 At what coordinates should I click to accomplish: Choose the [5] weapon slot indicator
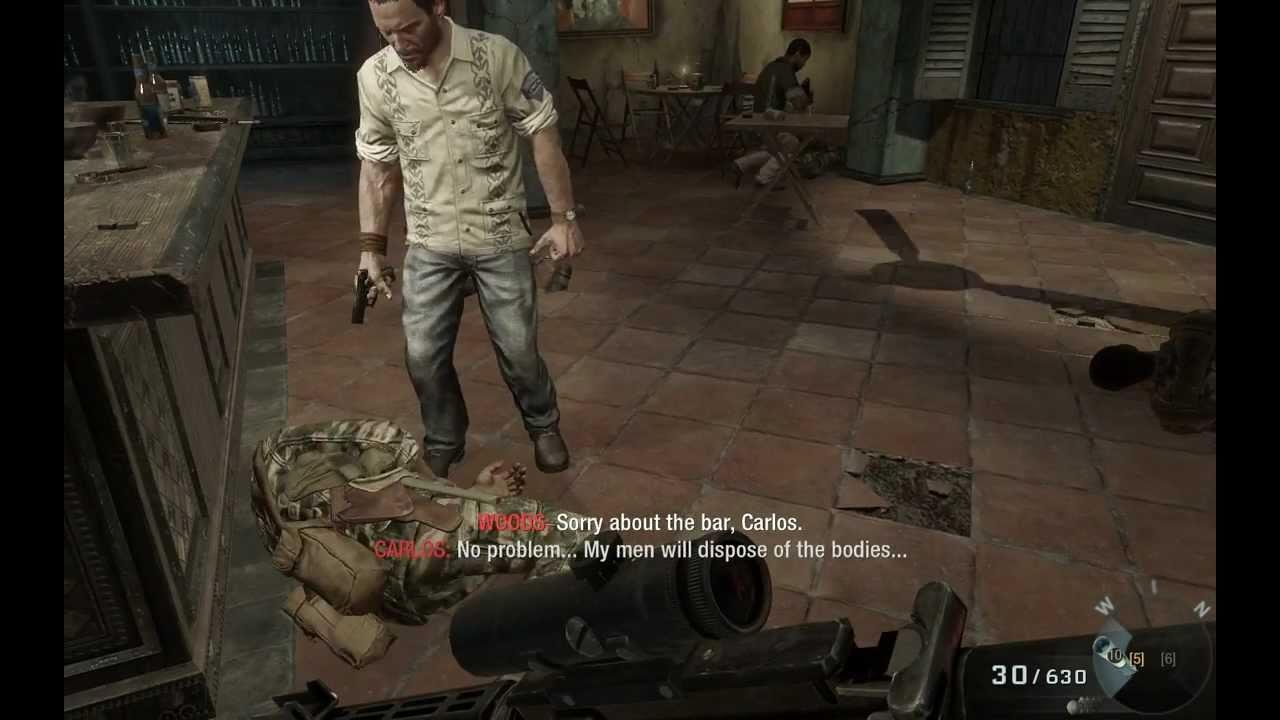(x=1136, y=658)
